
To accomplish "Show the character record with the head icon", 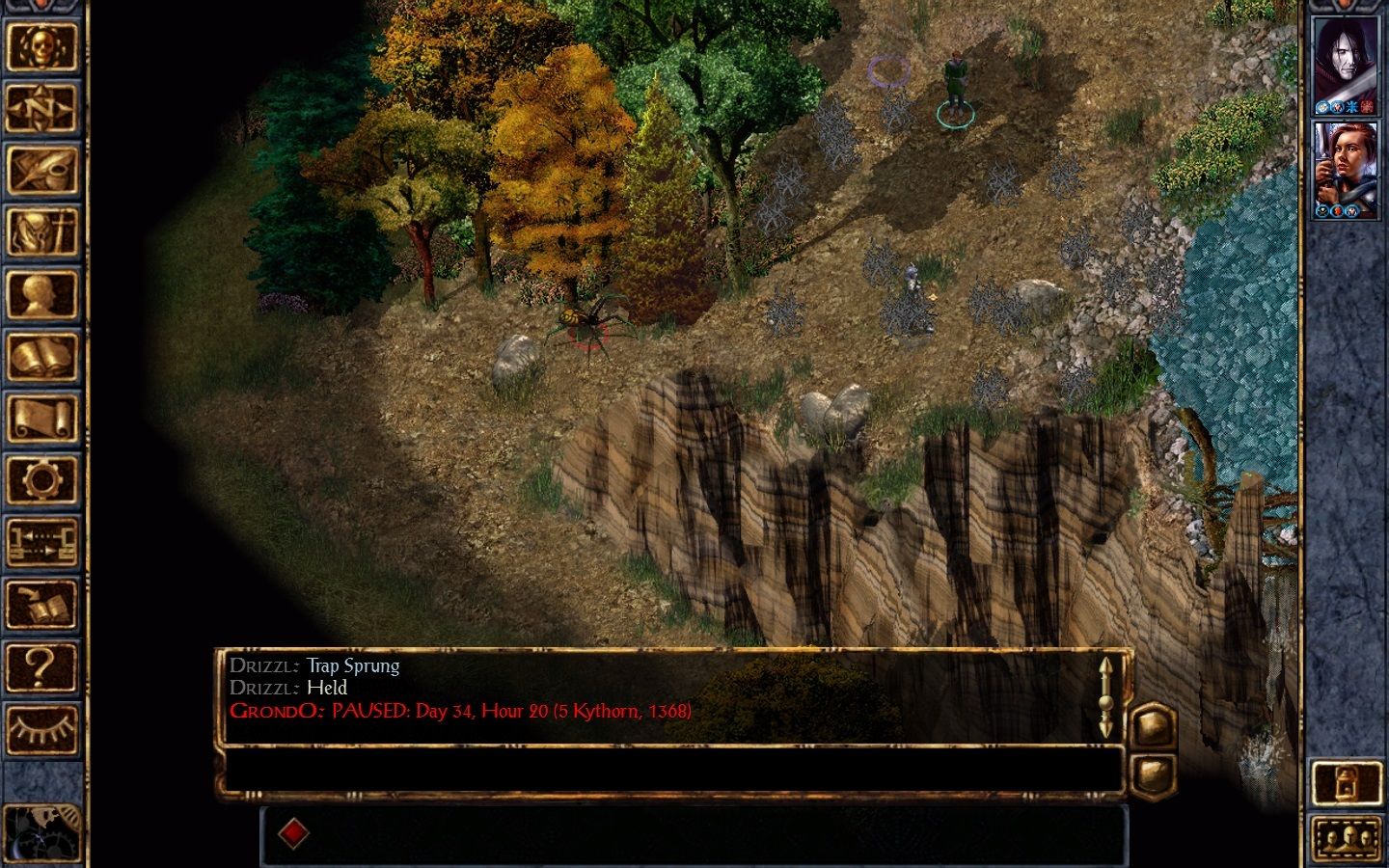I will 41,294.
